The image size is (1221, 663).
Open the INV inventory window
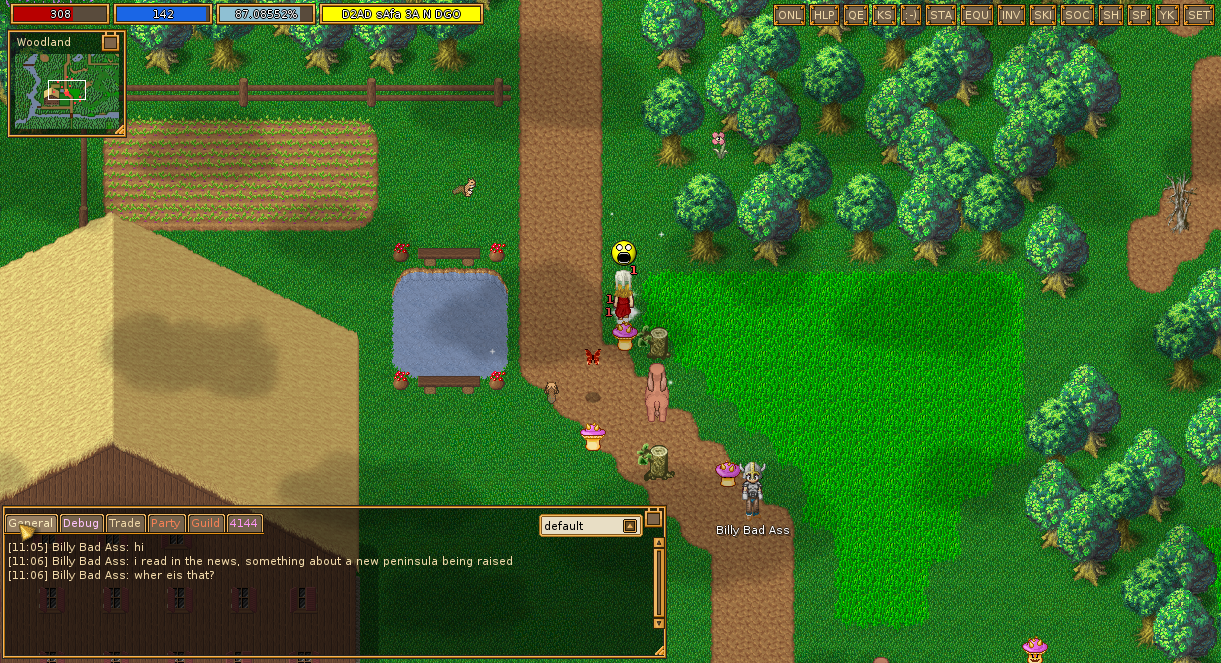[1011, 15]
